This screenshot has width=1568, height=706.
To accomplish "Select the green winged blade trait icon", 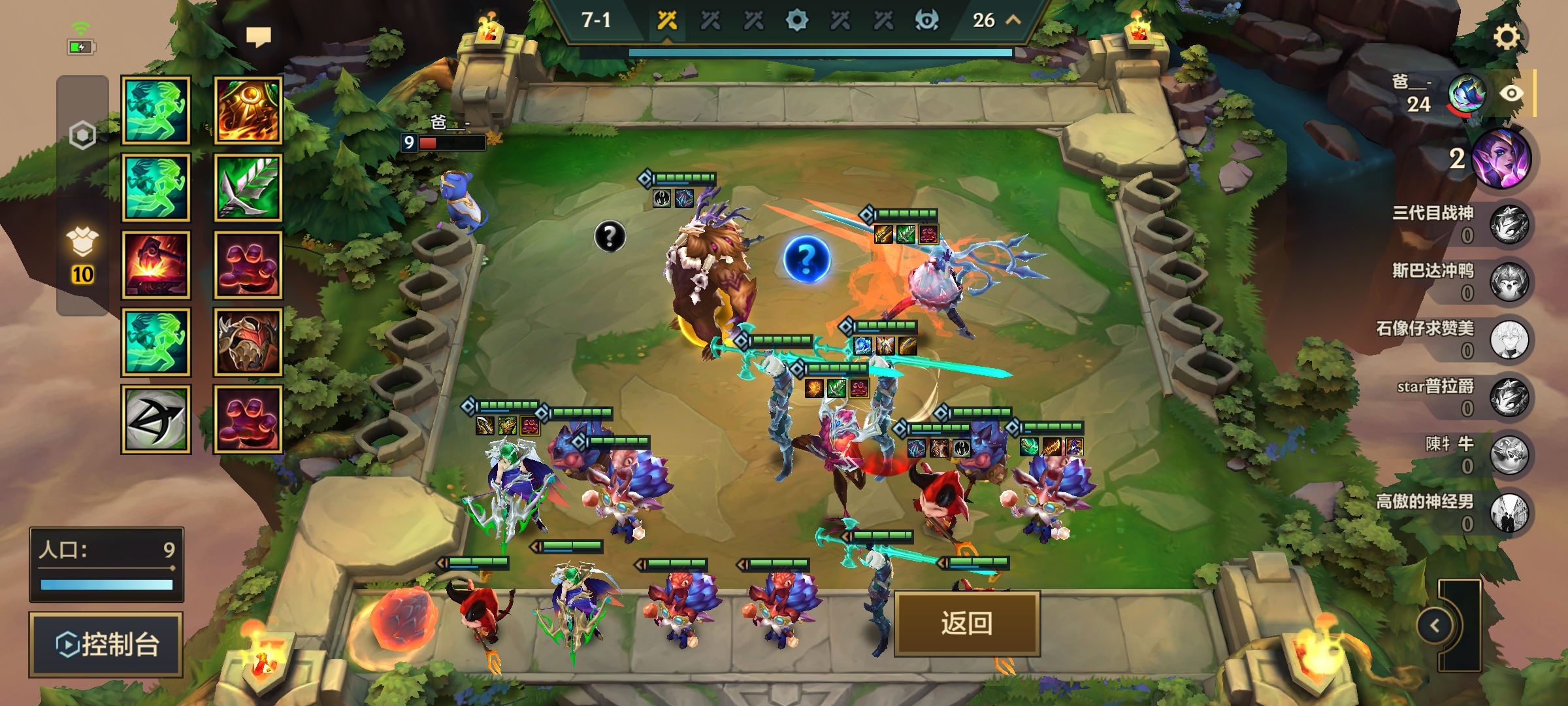I will point(248,188).
